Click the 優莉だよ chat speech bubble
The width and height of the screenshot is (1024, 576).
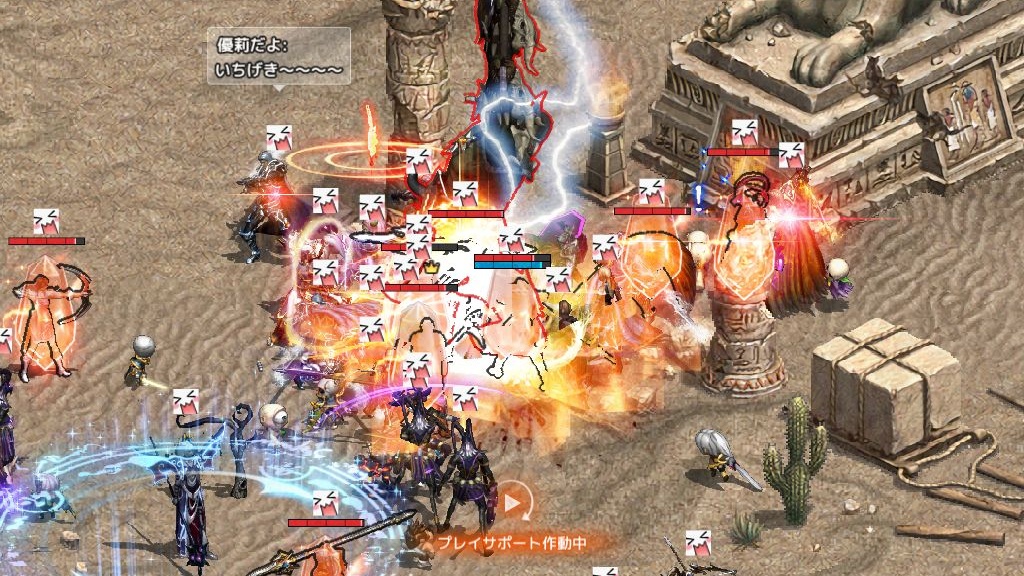pos(279,57)
